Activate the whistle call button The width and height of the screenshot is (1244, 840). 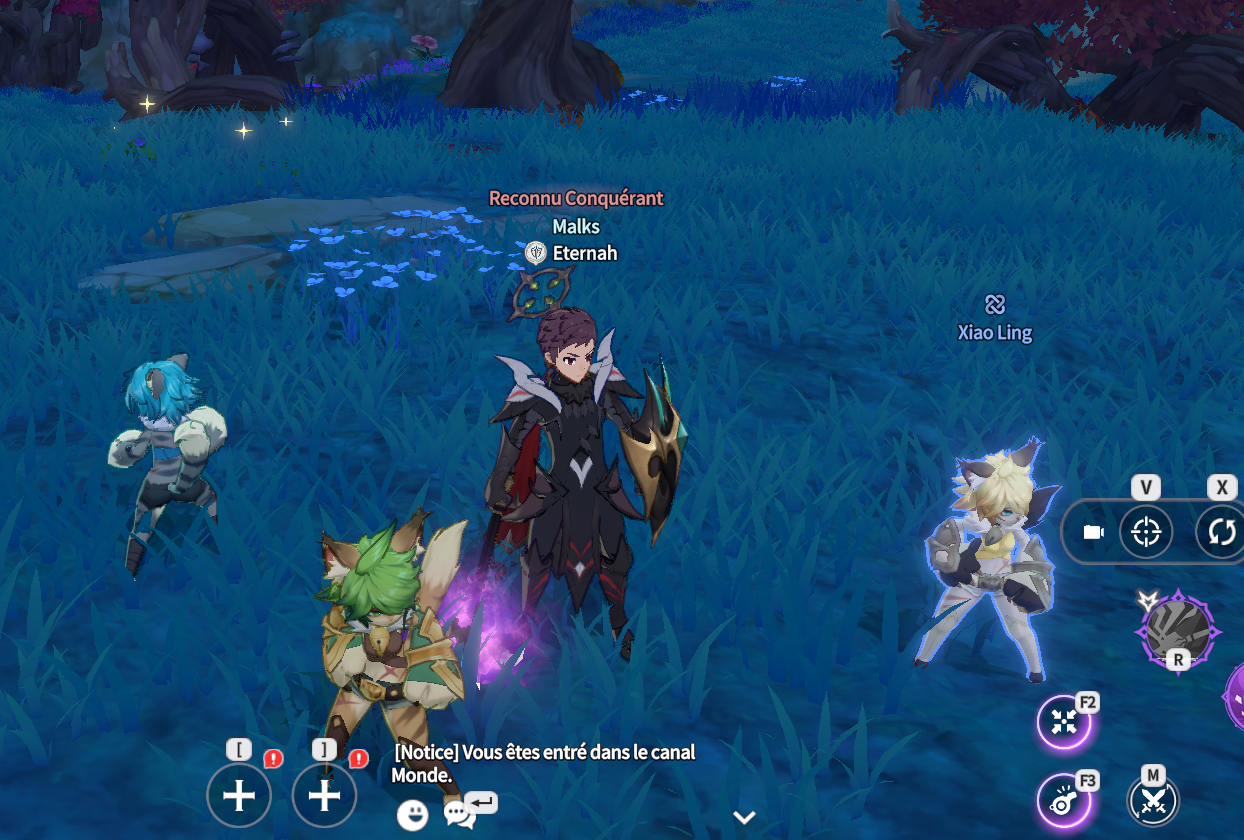tap(1065, 801)
